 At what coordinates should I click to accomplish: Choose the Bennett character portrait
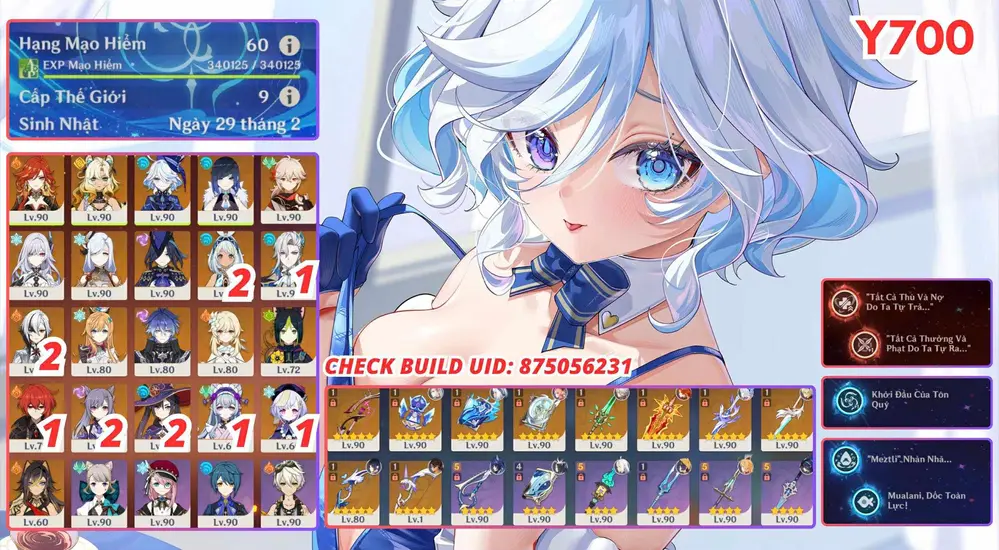[x=288, y=490]
